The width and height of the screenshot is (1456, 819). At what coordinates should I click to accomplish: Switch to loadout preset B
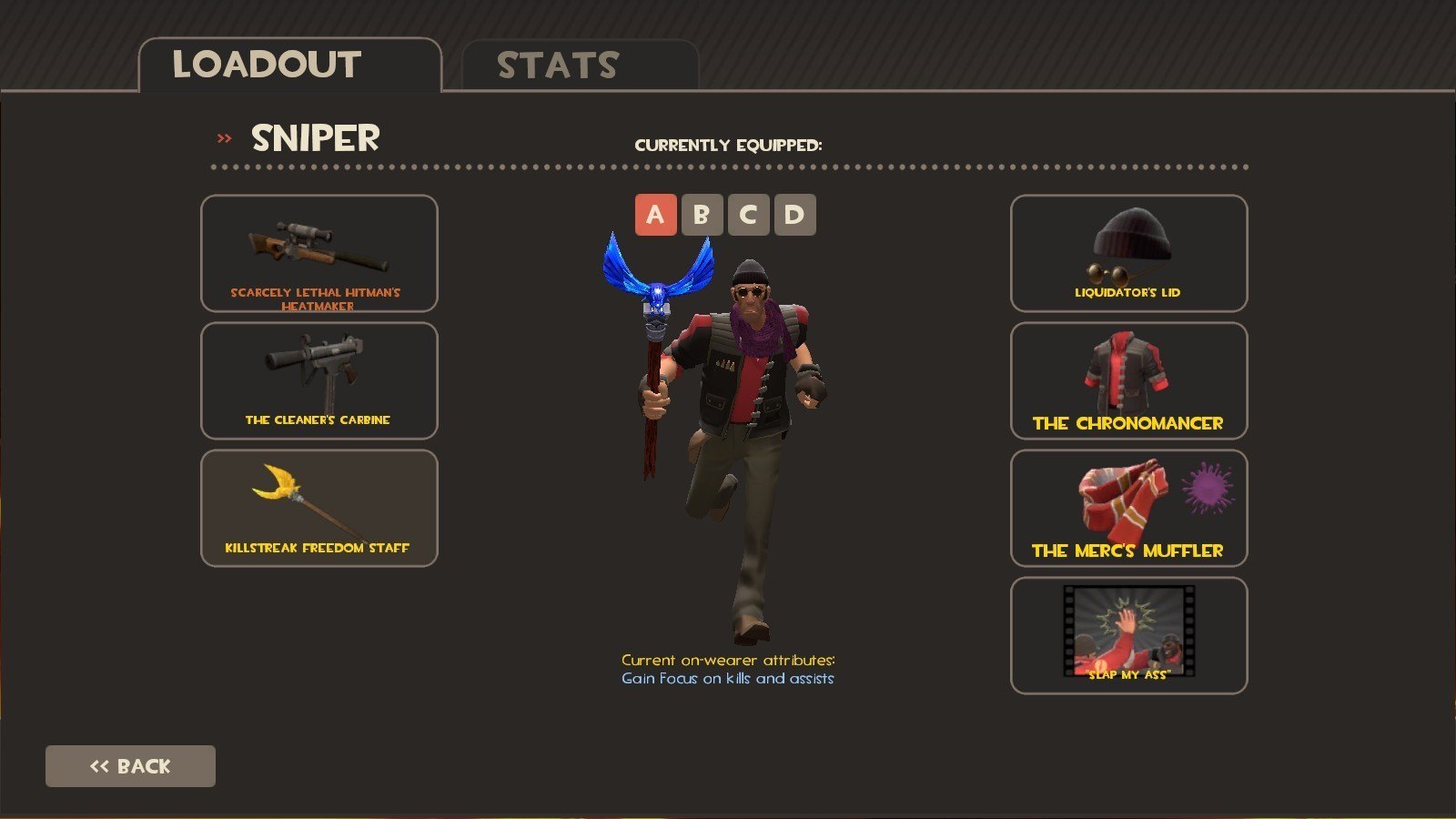(x=702, y=215)
